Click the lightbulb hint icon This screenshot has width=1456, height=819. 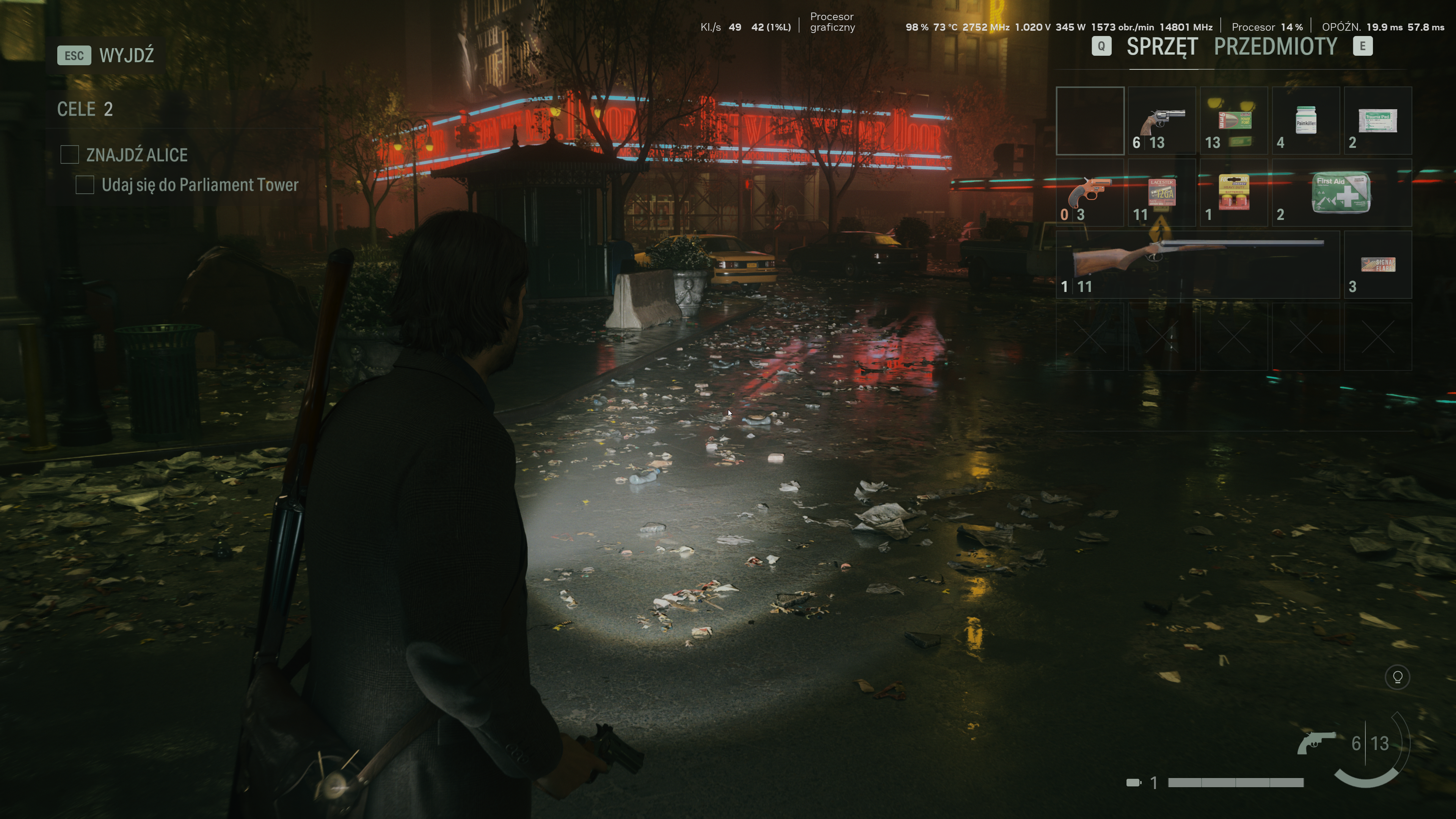click(x=1397, y=677)
